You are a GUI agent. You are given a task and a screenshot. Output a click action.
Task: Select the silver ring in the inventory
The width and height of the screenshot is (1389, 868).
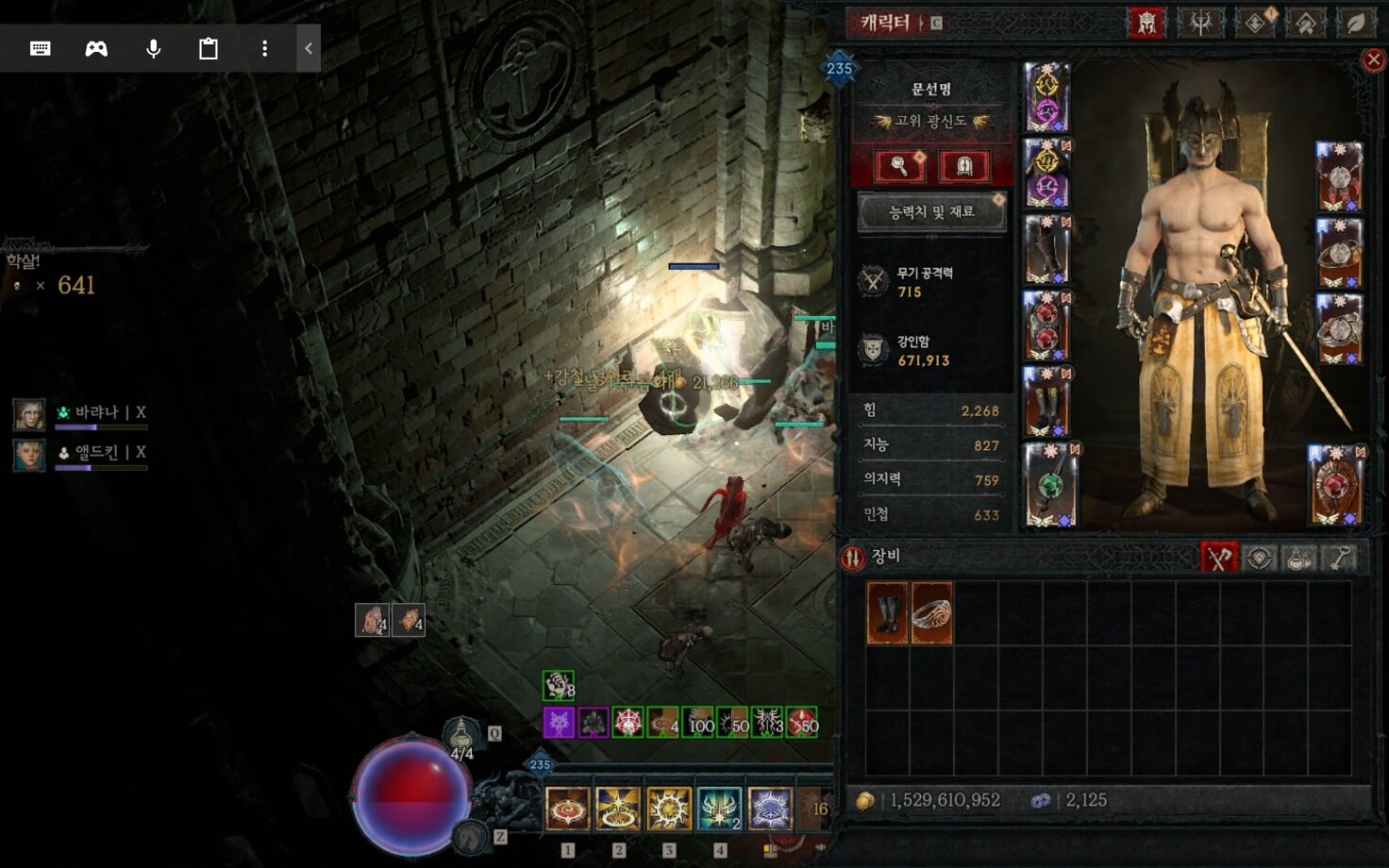coord(932,613)
